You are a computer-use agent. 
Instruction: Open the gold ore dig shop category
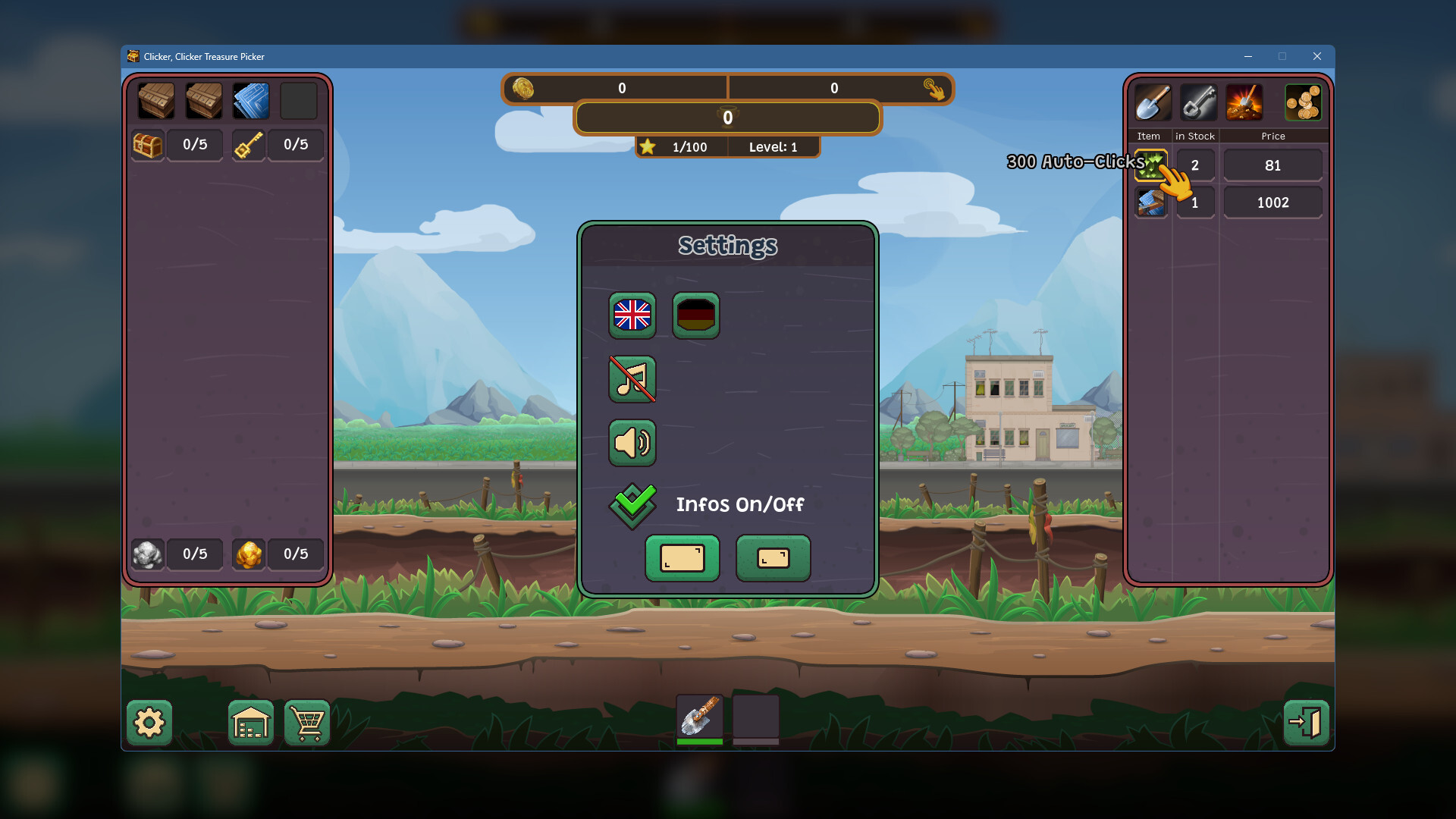(1243, 102)
